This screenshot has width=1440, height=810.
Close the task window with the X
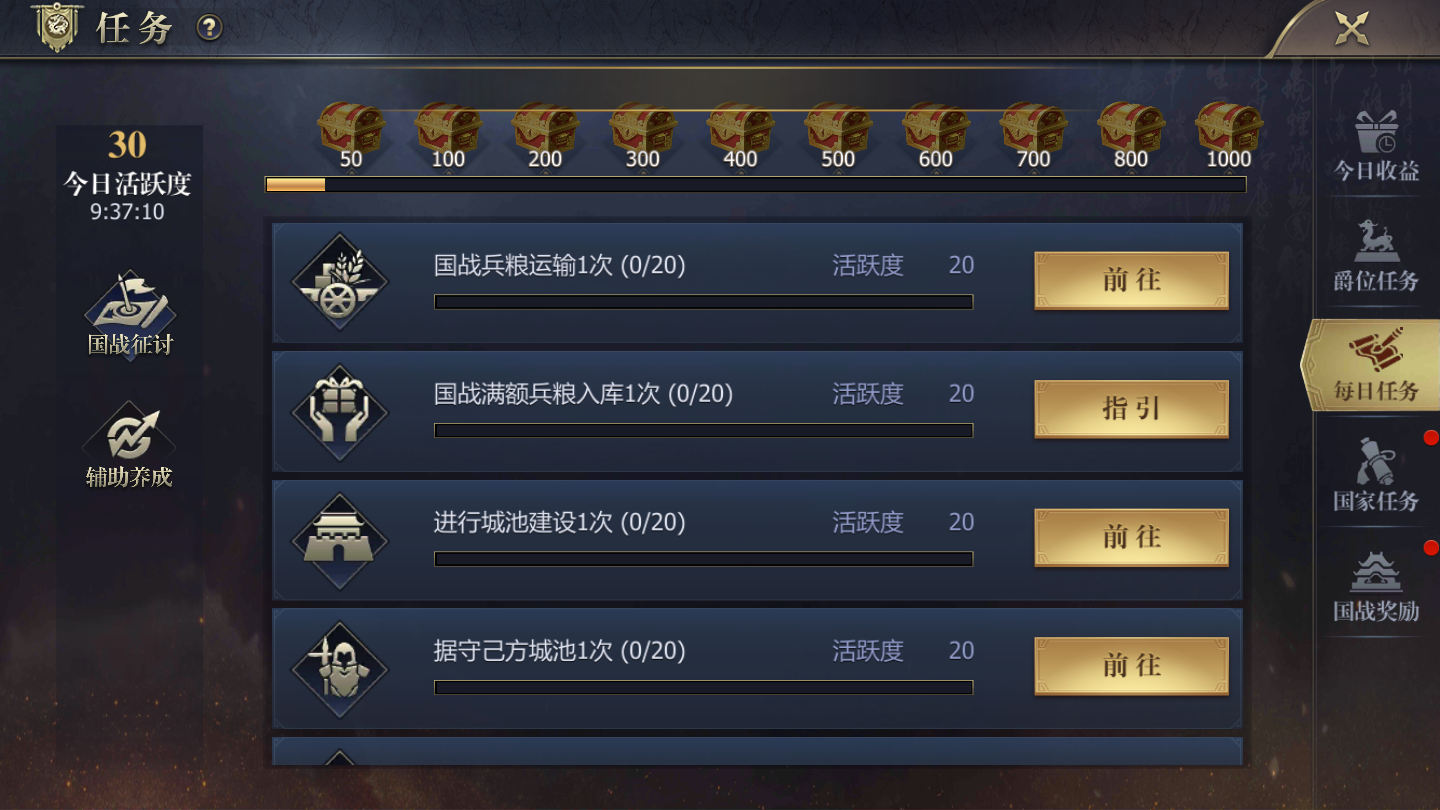pos(1353,28)
